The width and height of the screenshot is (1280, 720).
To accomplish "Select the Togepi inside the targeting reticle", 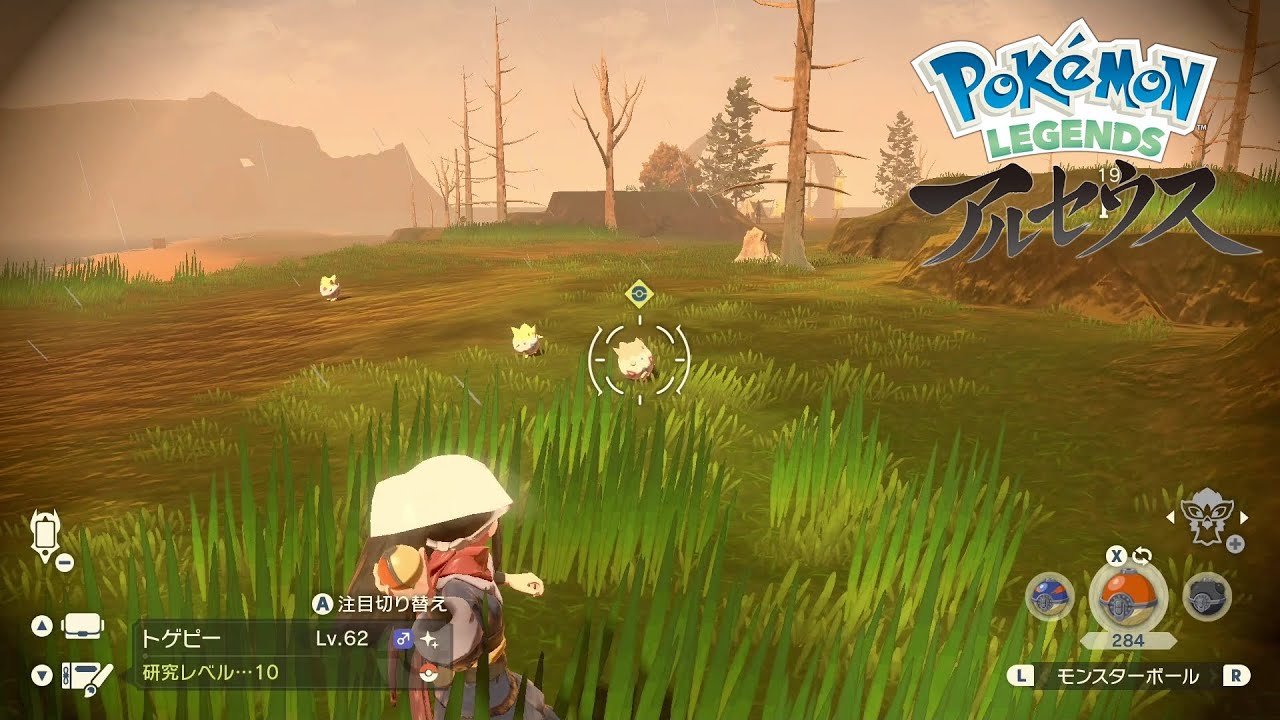I will [639, 359].
